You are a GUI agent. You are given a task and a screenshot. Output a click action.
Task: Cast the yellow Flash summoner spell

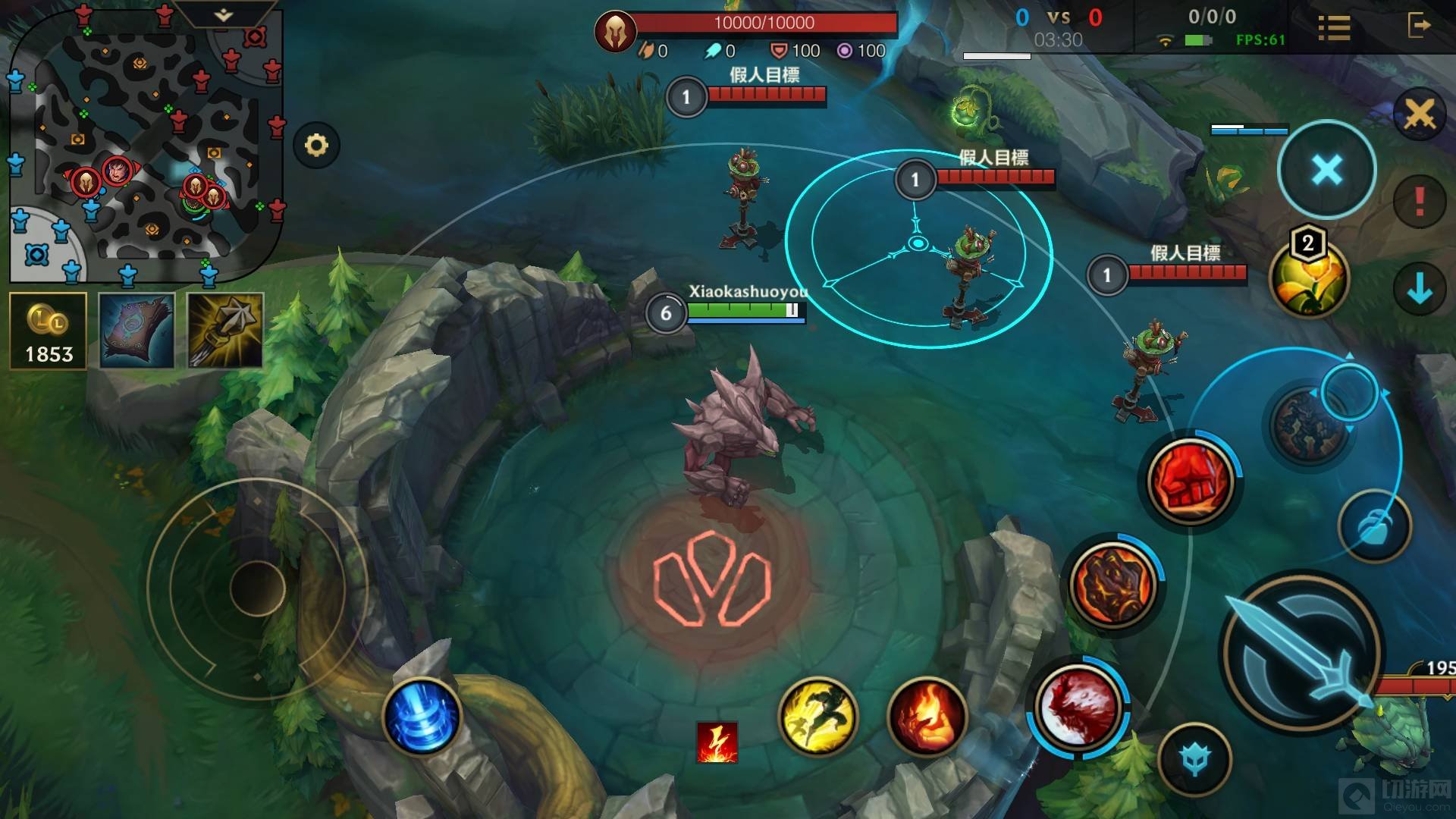(x=817, y=716)
